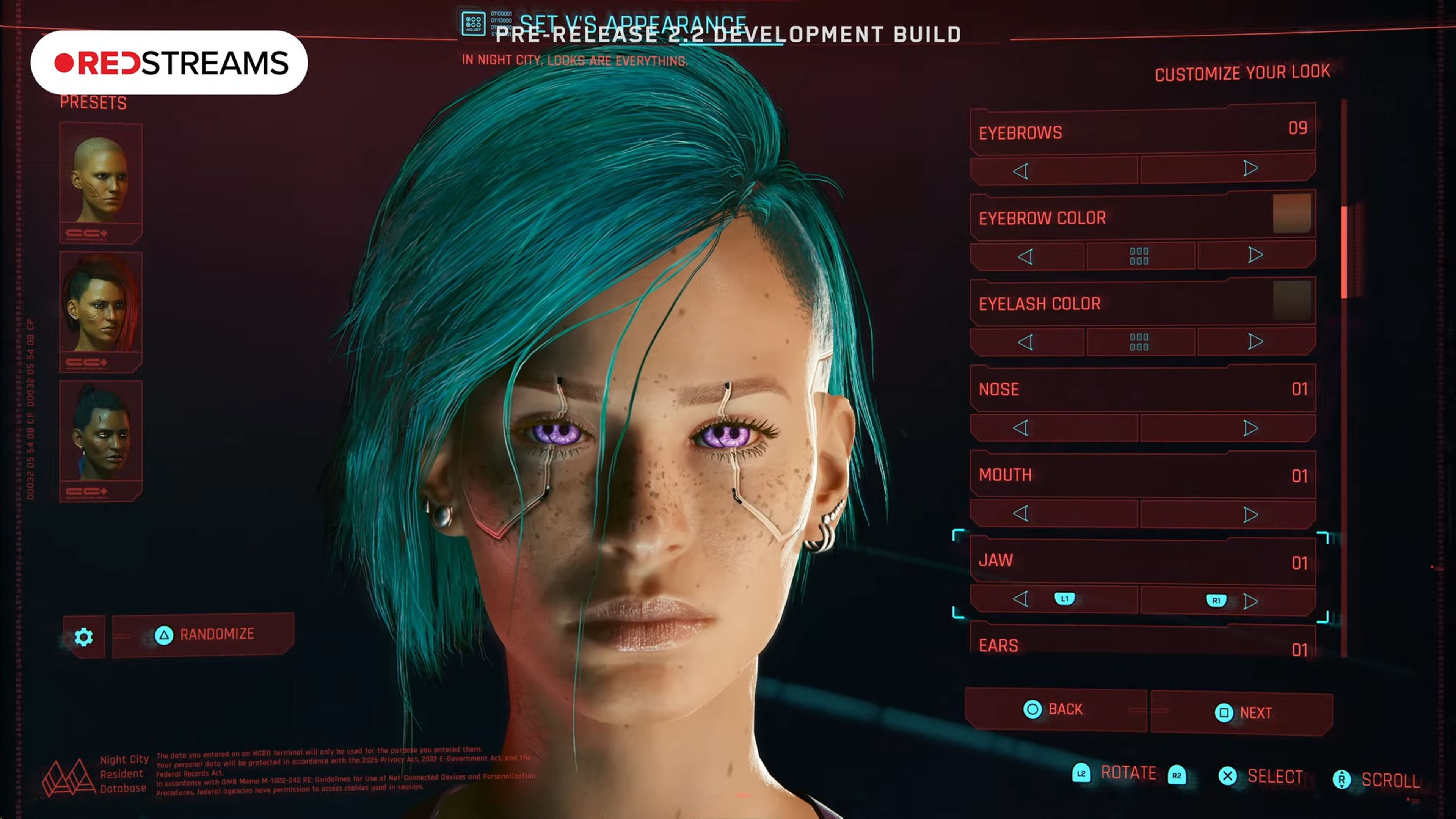
Task: Open the Eyebrow Color grid picker
Action: click(x=1139, y=256)
